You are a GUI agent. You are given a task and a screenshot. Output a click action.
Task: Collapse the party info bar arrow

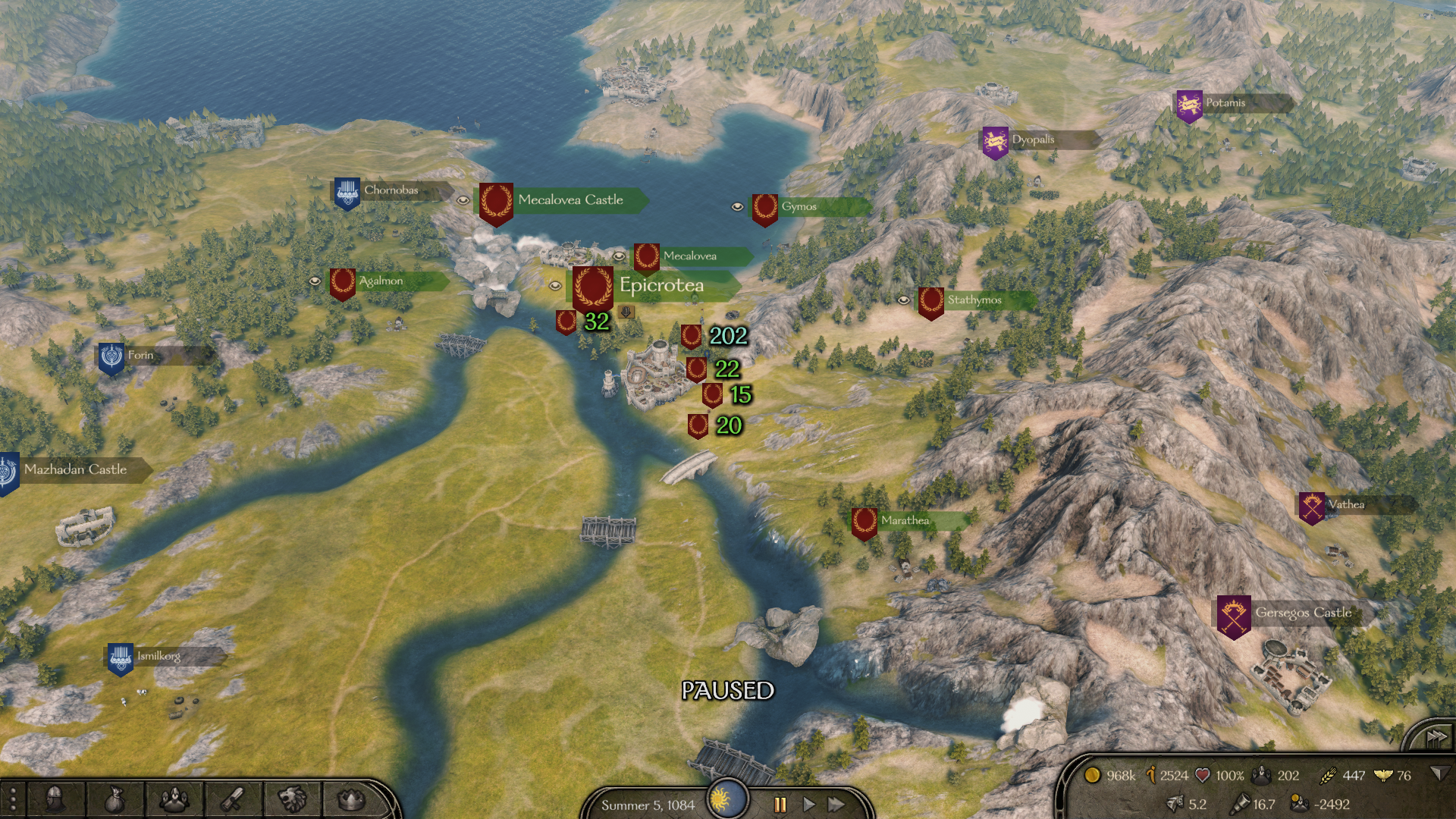coord(1437,774)
